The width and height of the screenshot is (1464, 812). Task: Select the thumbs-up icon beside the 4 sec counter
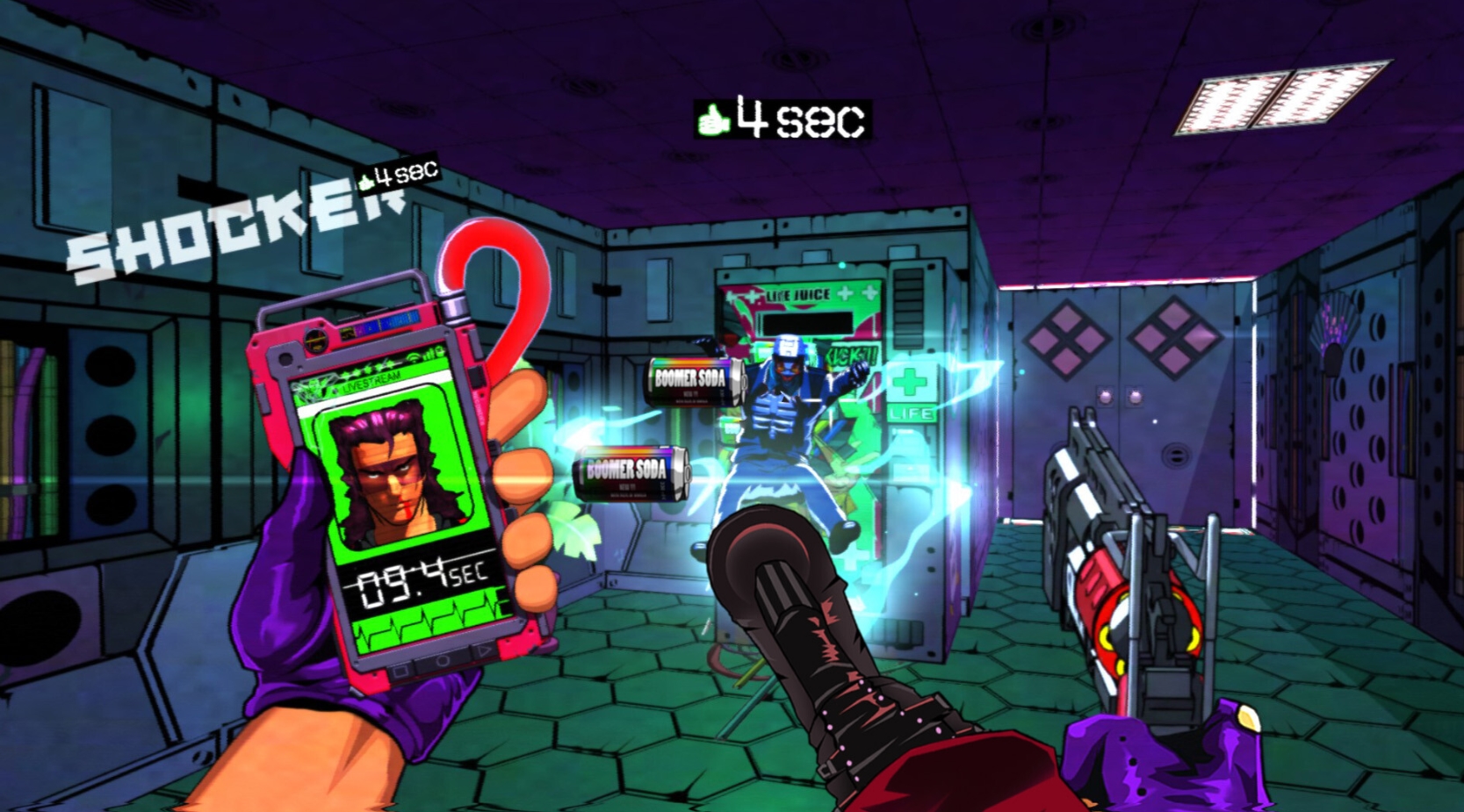(716, 120)
